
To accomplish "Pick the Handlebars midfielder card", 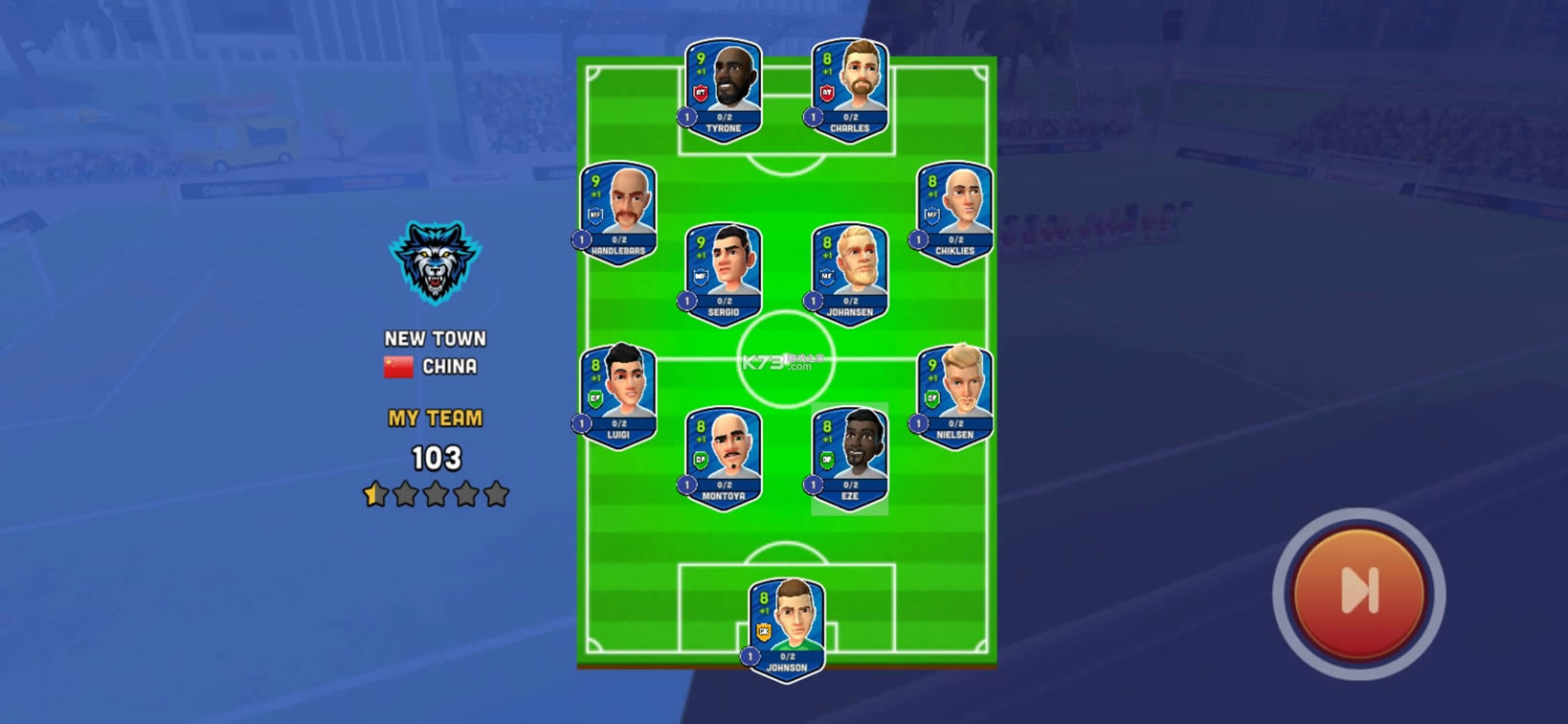I will 618,214.
